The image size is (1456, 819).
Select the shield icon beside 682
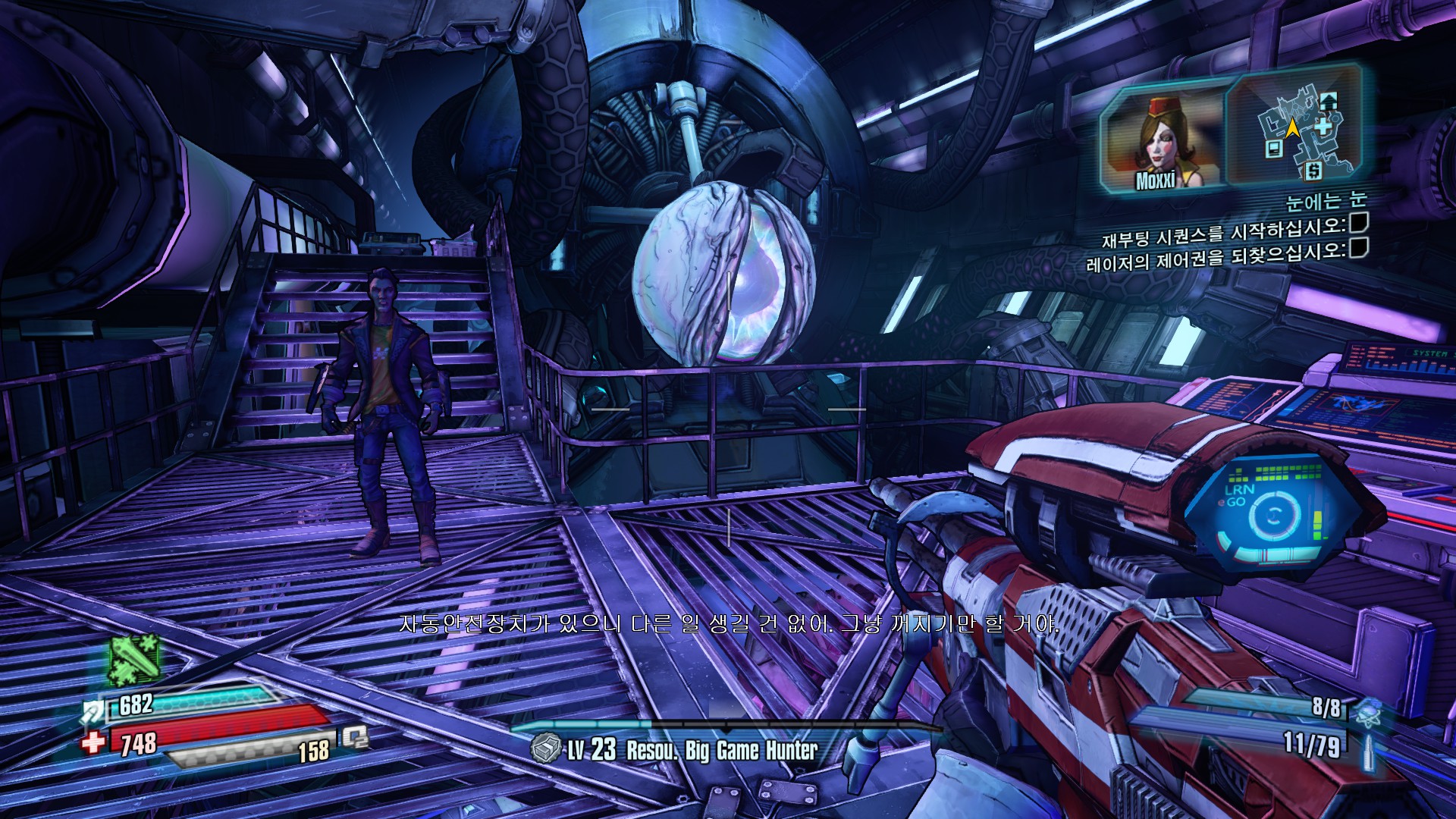94,711
